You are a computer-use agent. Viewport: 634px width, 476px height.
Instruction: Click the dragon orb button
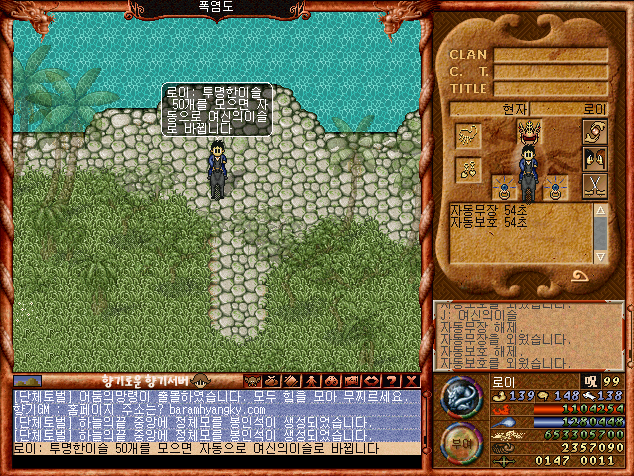click(x=461, y=396)
